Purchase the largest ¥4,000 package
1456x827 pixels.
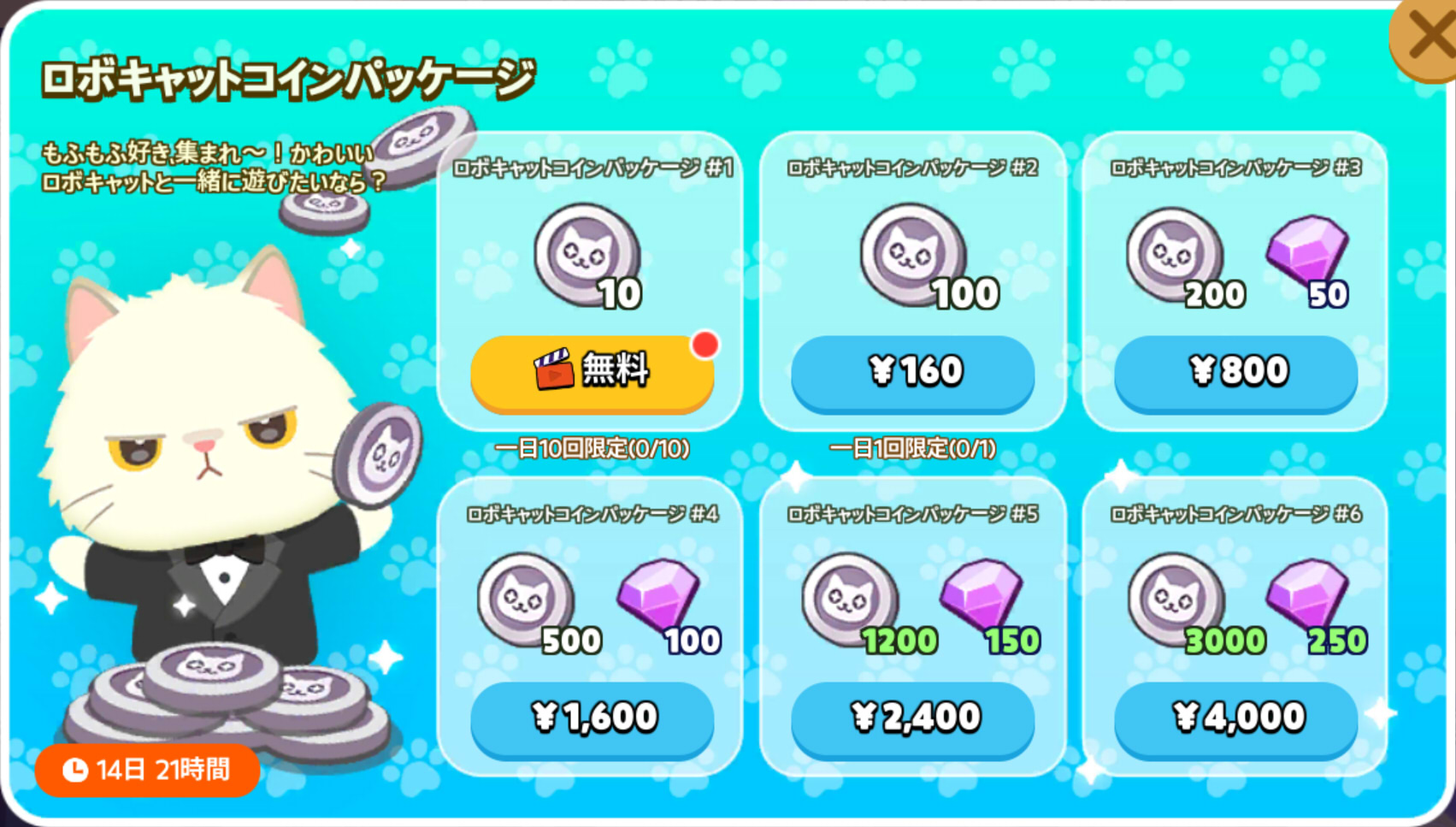click(1234, 721)
